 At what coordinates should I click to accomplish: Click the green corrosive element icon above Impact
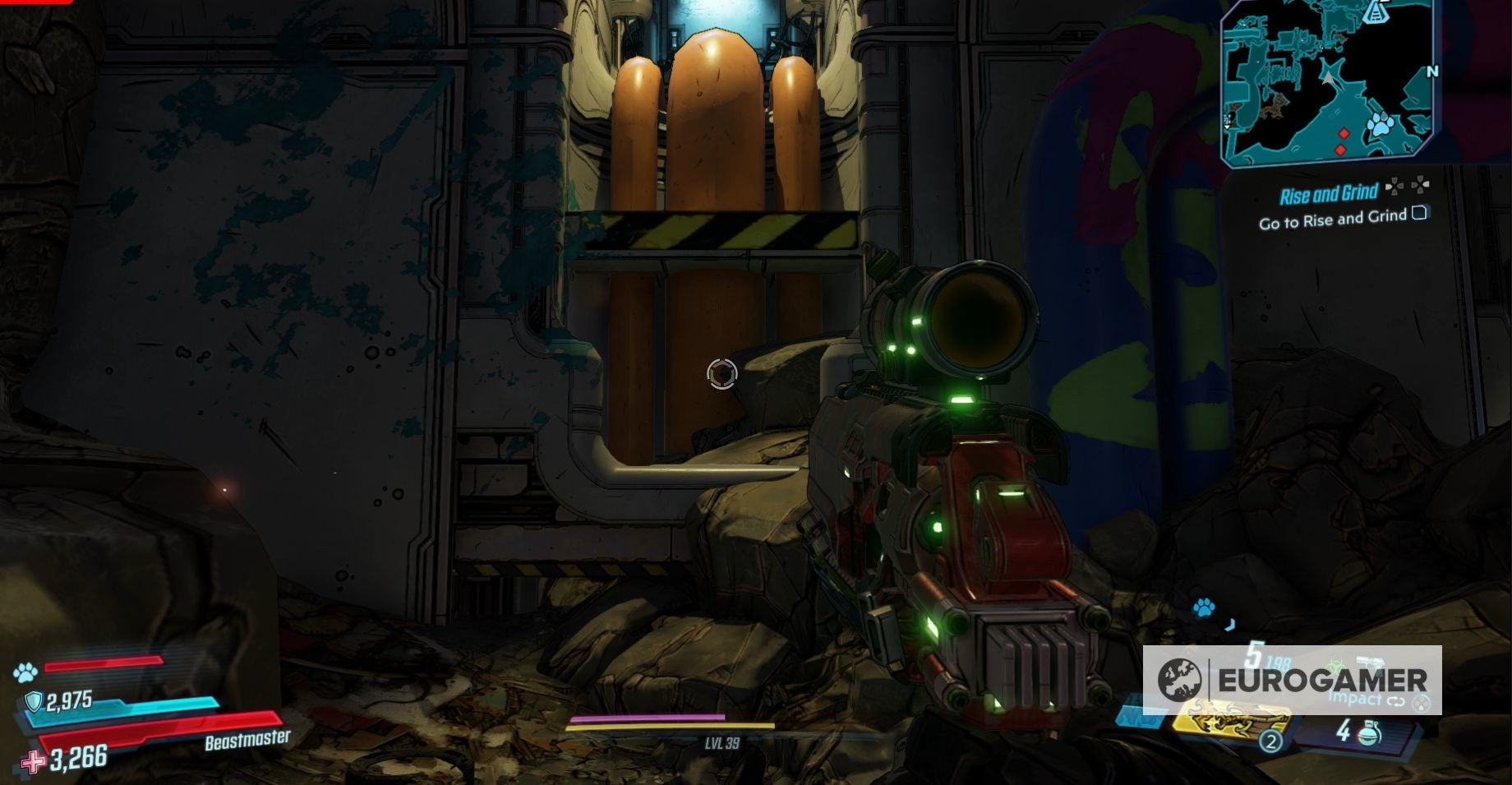(x=1335, y=664)
